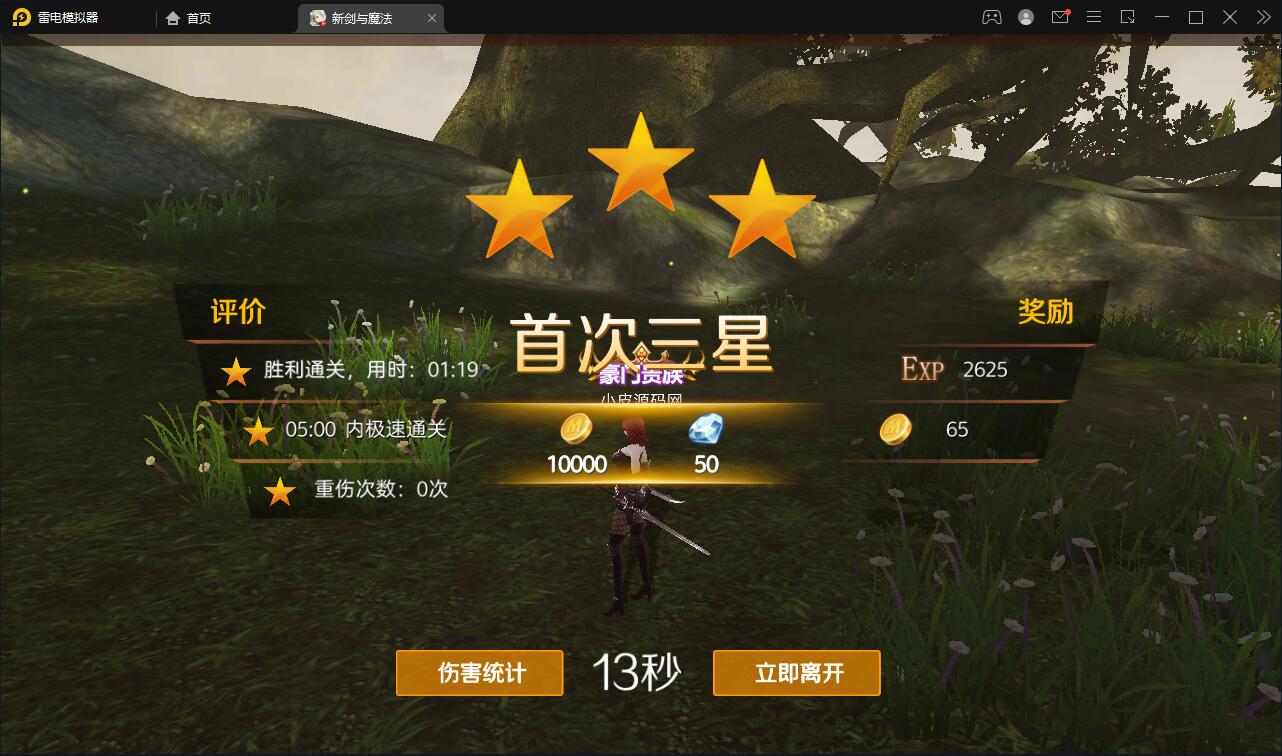The image size is (1282, 756).
Task: Open the game controller icon in the titlebar
Action: click(993, 17)
